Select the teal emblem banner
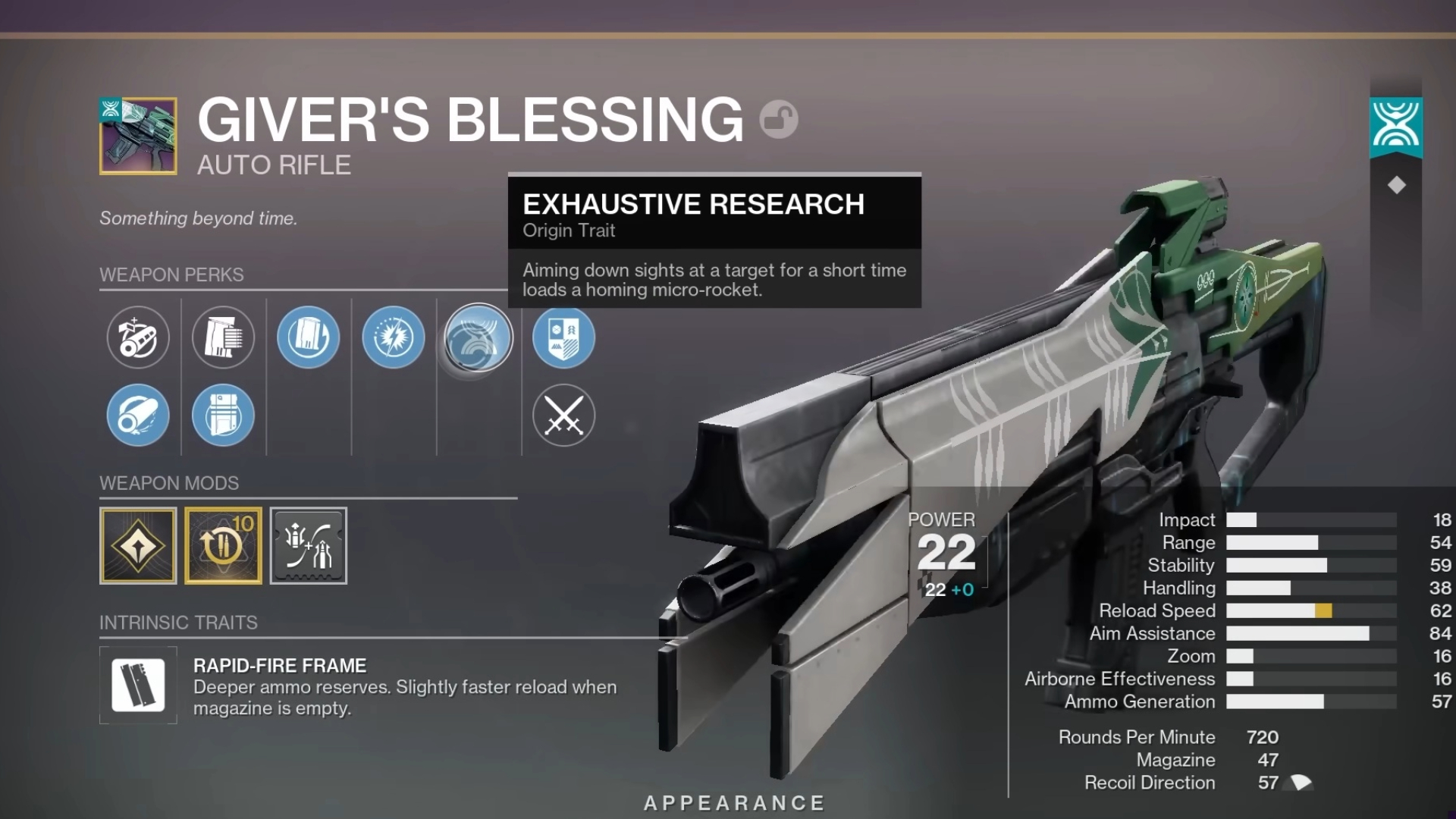 [x=1395, y=126]
